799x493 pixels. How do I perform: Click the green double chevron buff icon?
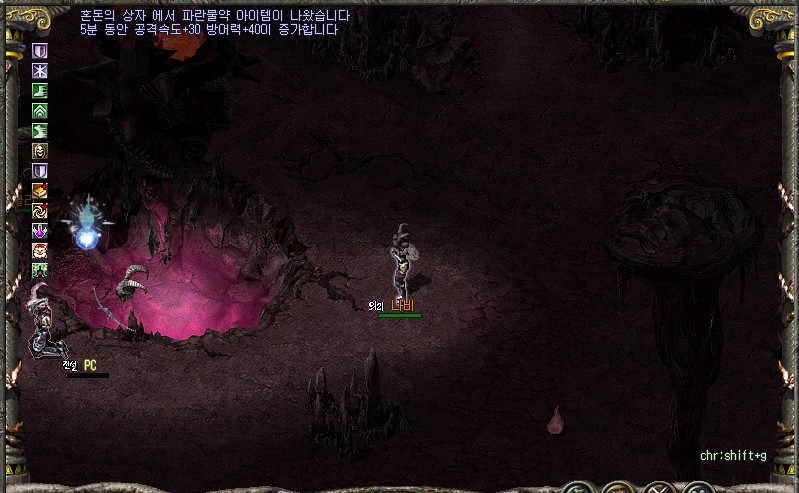[40, 110]
